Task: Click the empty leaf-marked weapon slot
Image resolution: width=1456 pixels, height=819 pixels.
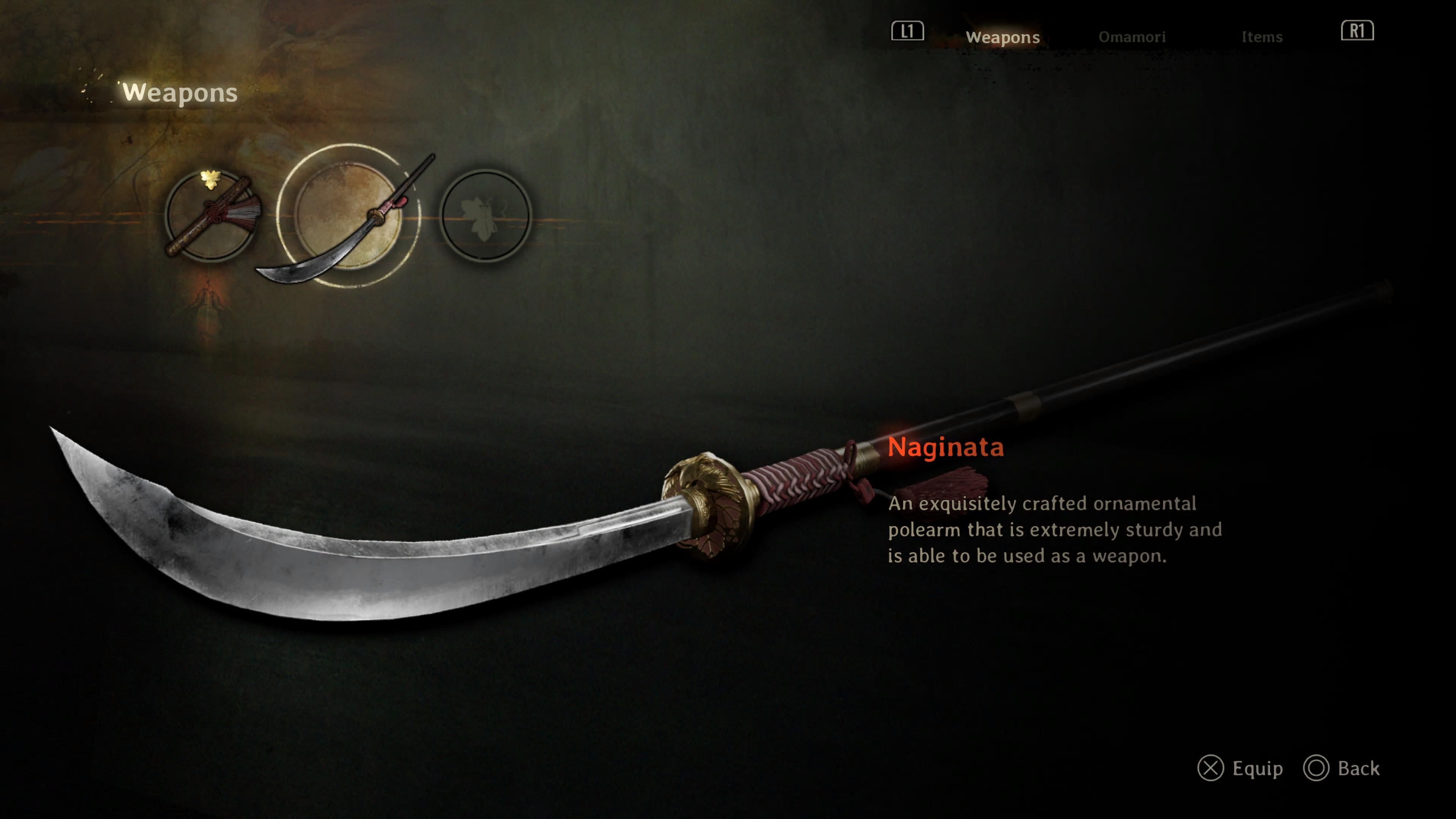Action: coord(485,215)
